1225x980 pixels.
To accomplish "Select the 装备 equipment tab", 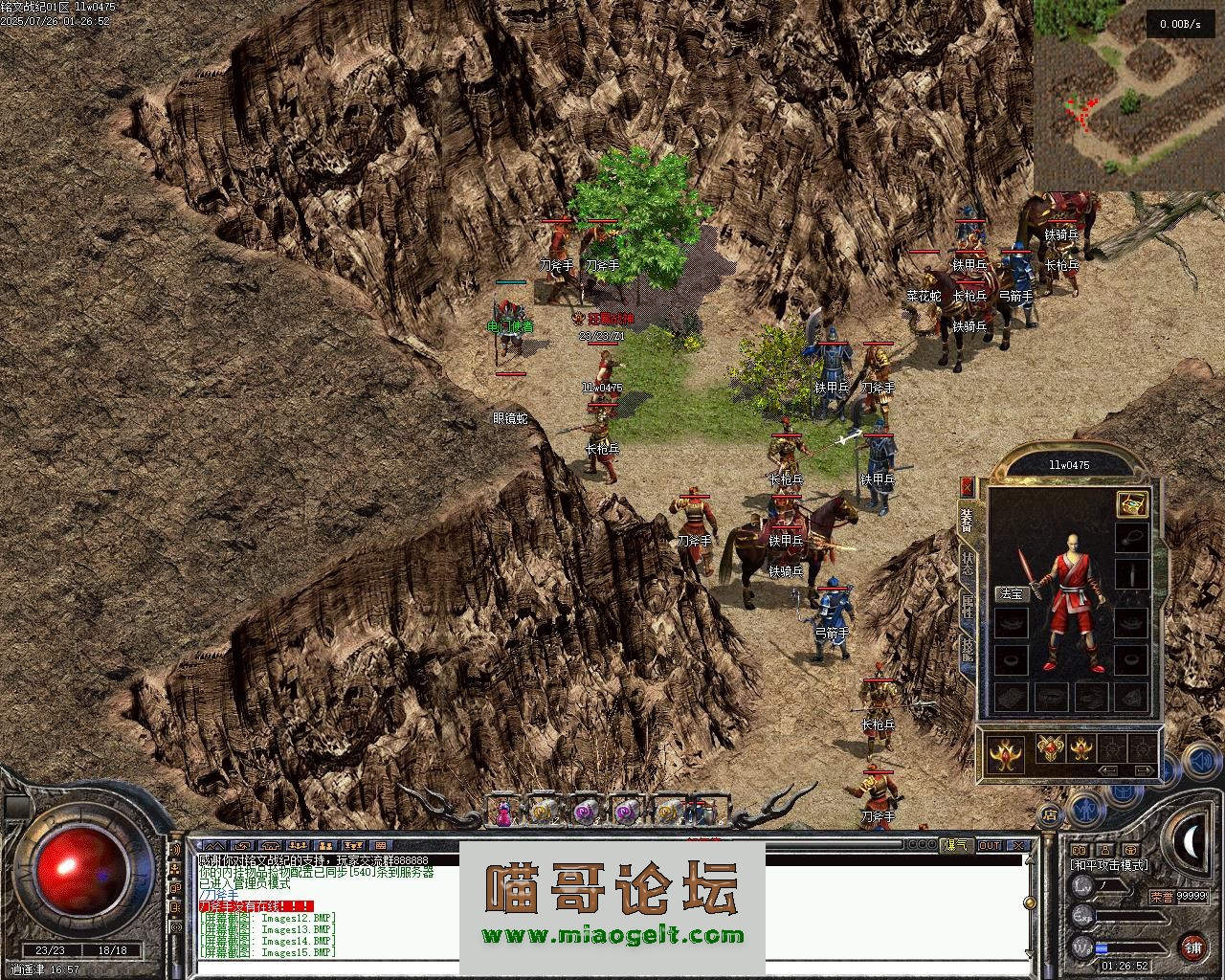I will (x=968, y=521).
